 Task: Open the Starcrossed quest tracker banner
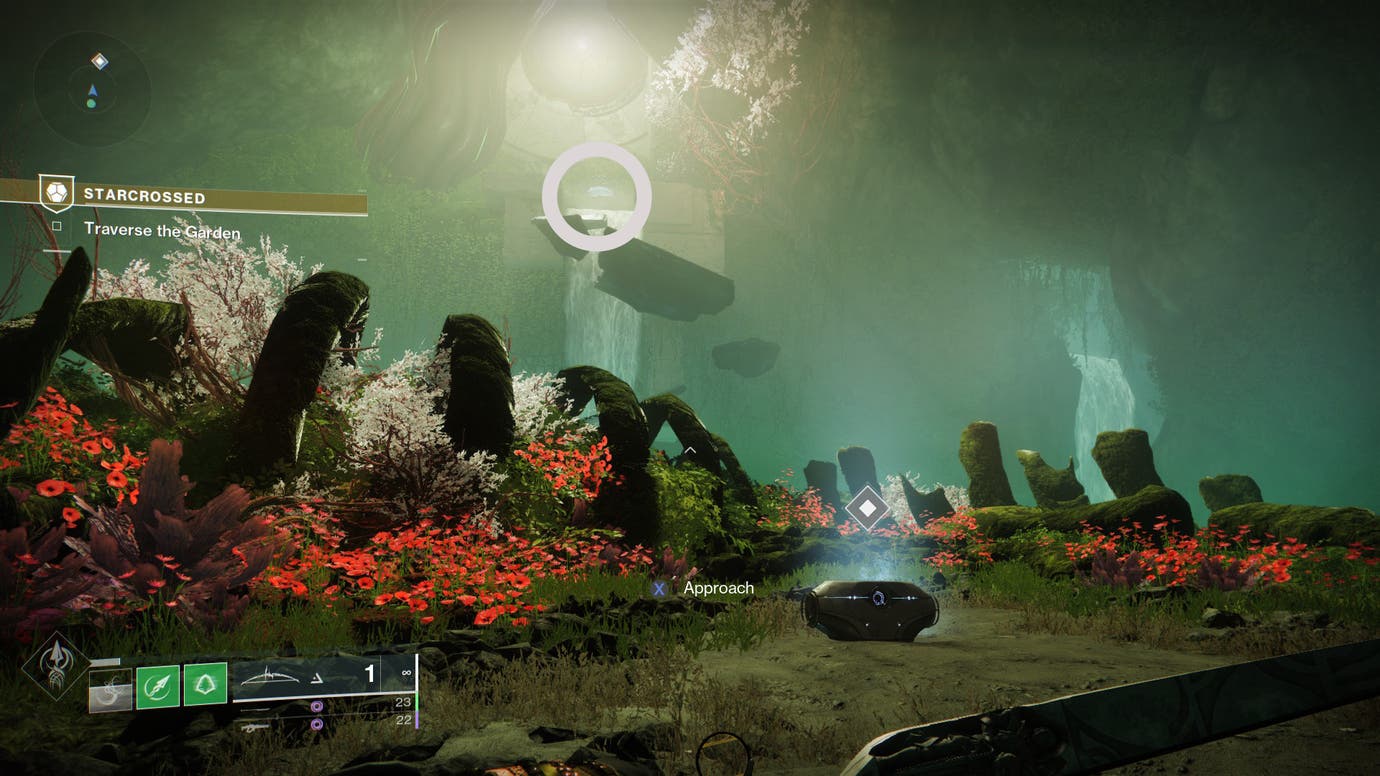tap(200, 196)
